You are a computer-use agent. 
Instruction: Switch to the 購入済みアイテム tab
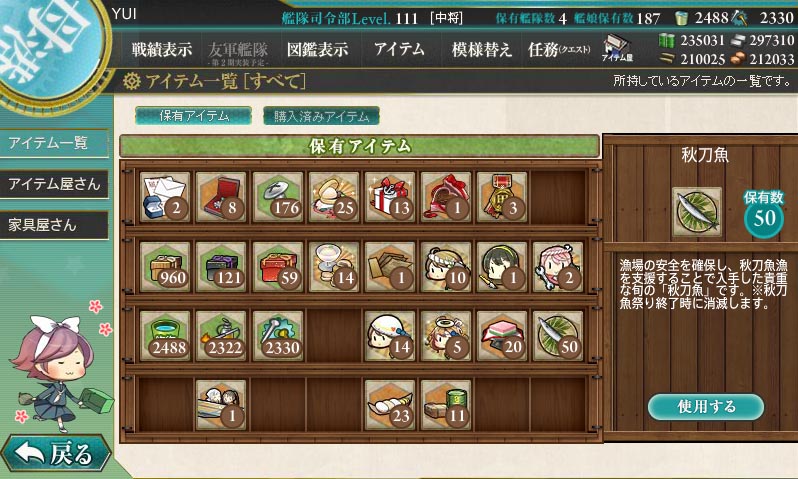321,116
